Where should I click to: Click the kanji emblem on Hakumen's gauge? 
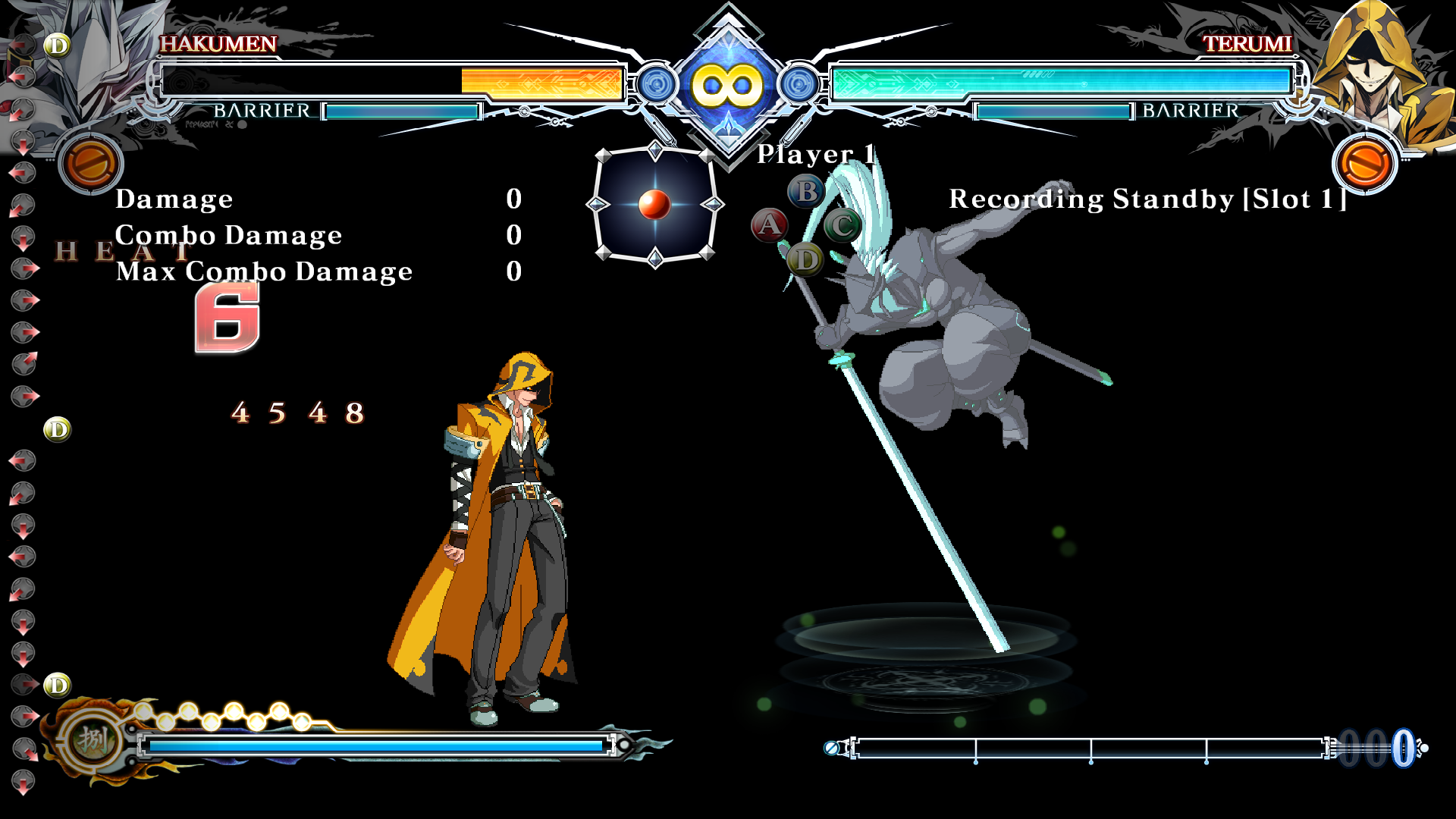93,739
